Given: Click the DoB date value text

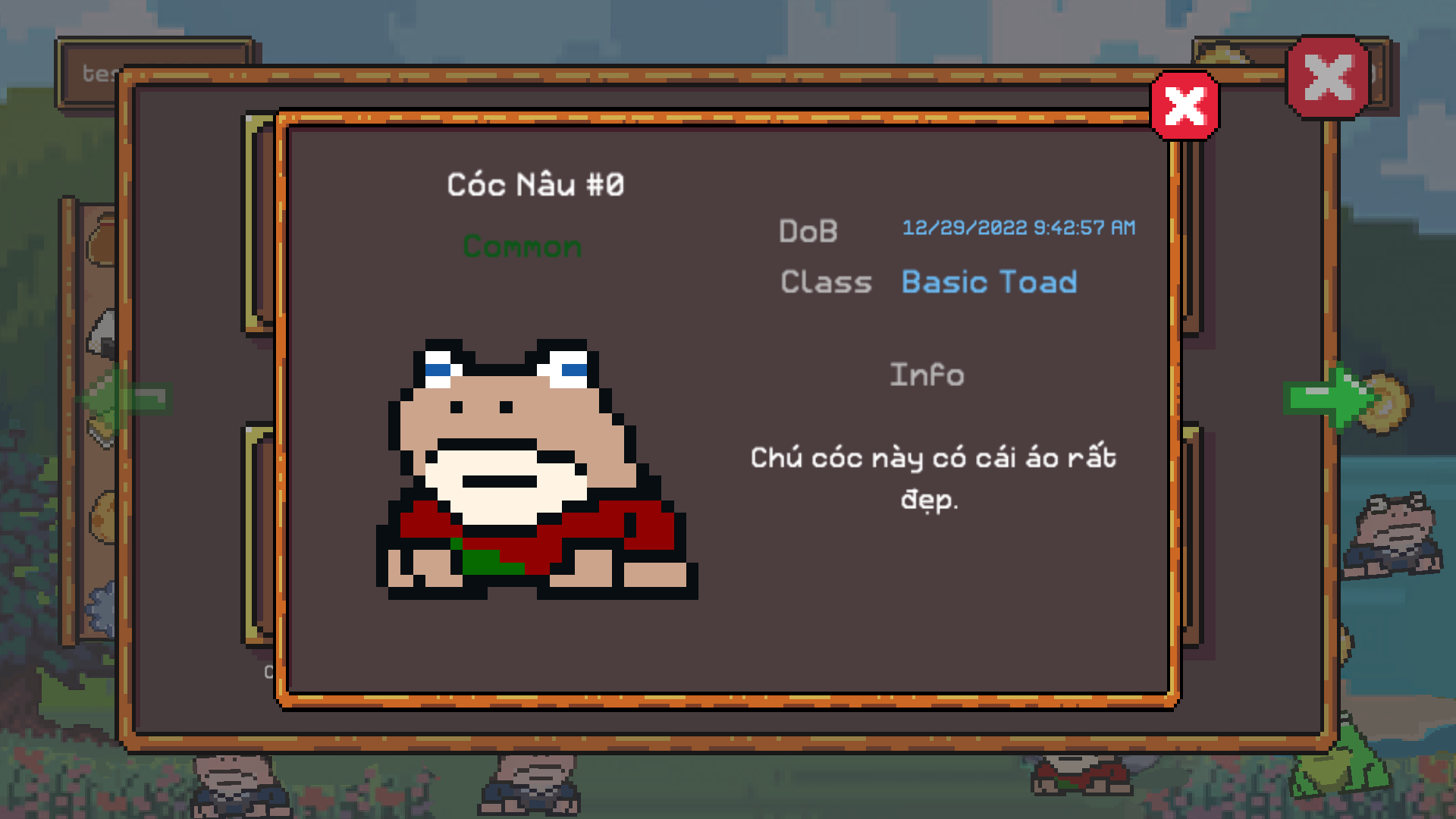Looking at the screenshot, I should click(x=1018, y=227).
